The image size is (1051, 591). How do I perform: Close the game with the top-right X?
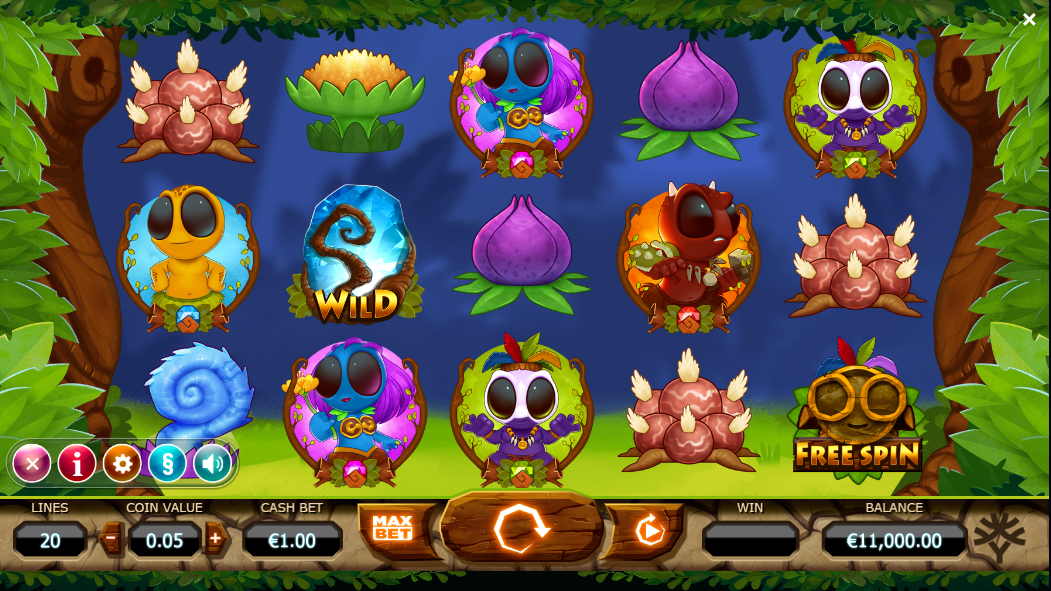(1029, 20)
